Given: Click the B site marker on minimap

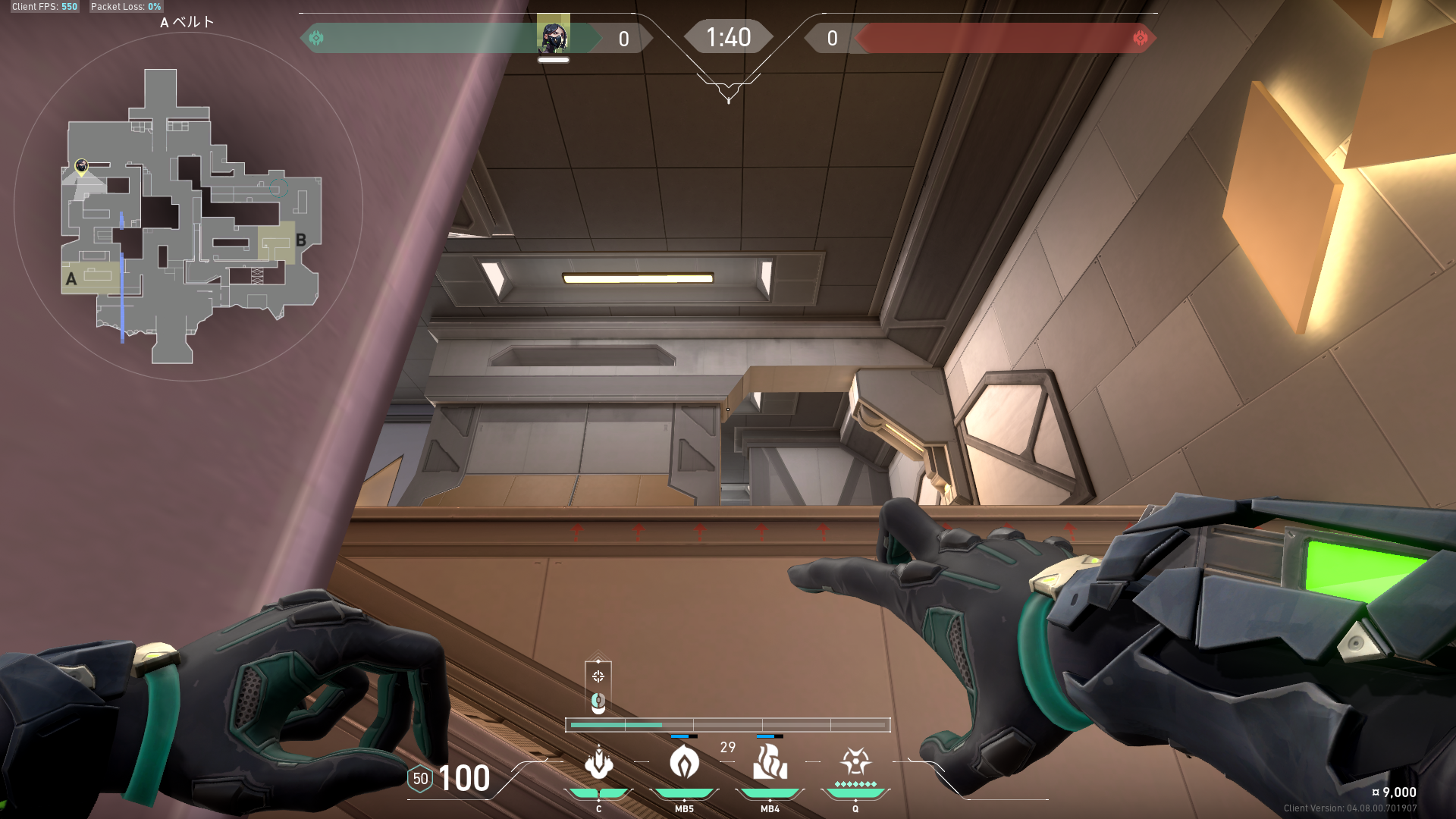Looking at the screenshot, I should point(301,240).
